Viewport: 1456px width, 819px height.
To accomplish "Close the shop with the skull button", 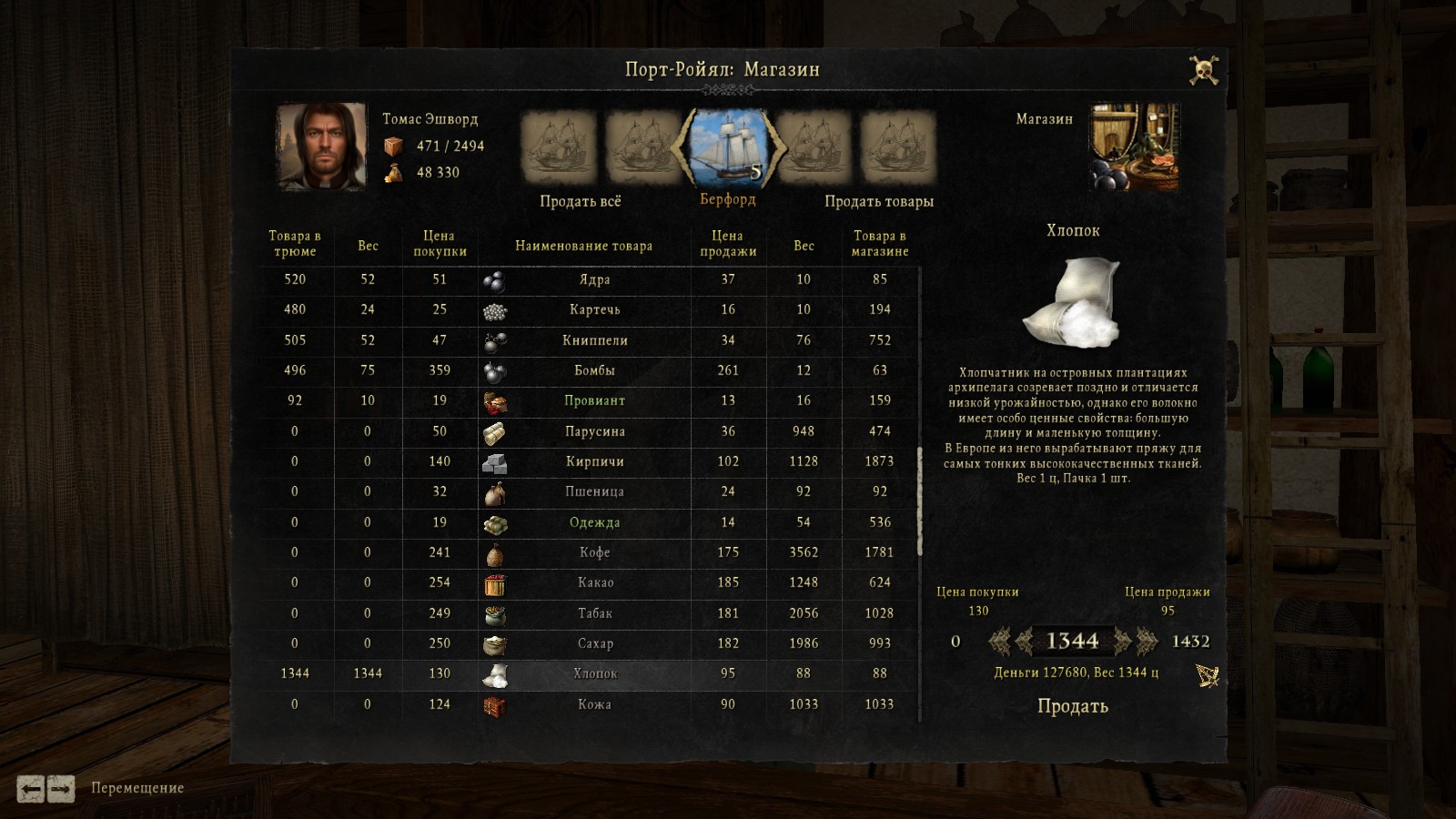I will pos(1204,70).
